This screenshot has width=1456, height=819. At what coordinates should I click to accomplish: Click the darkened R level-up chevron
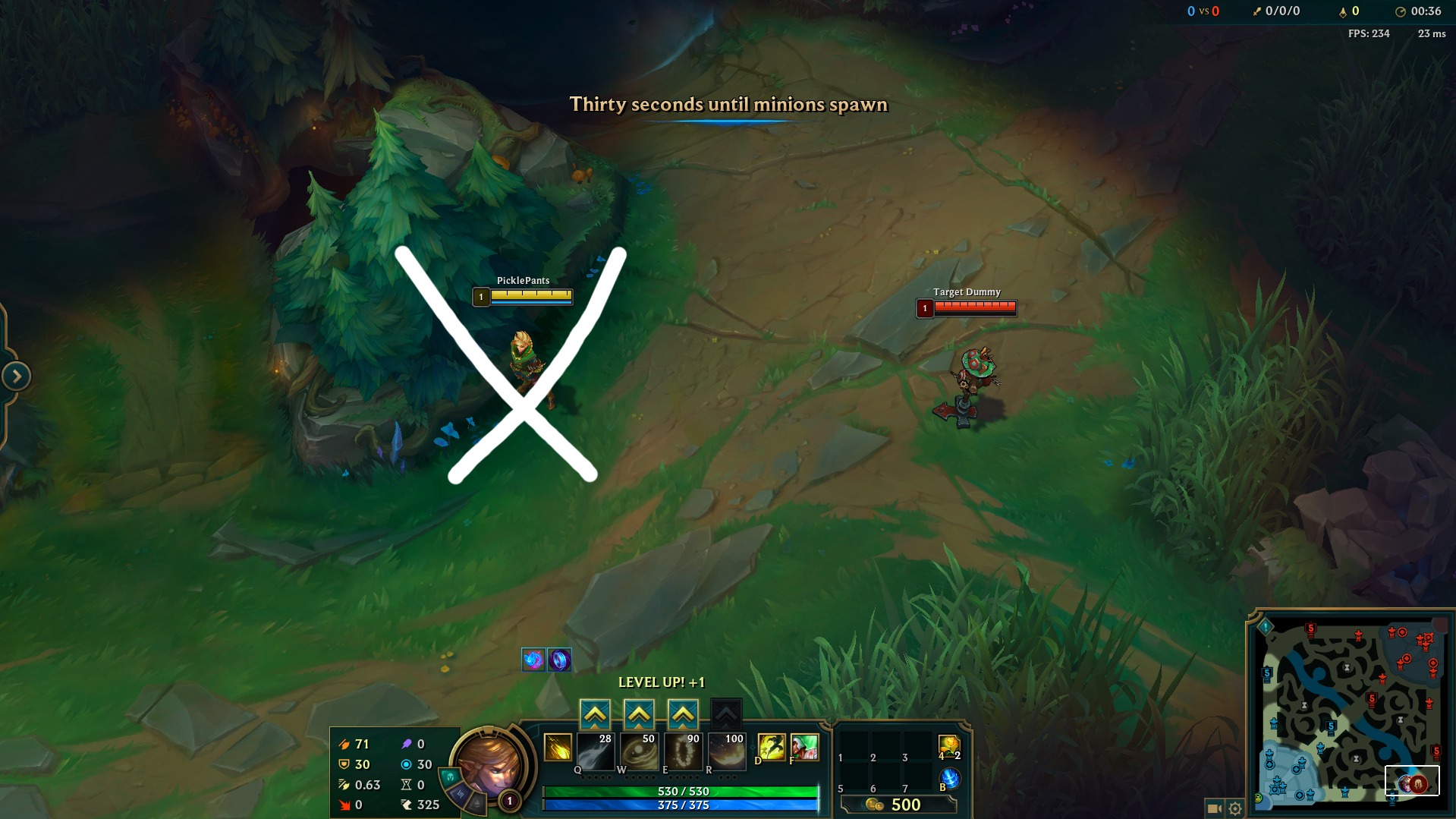[x=728, y=713]
